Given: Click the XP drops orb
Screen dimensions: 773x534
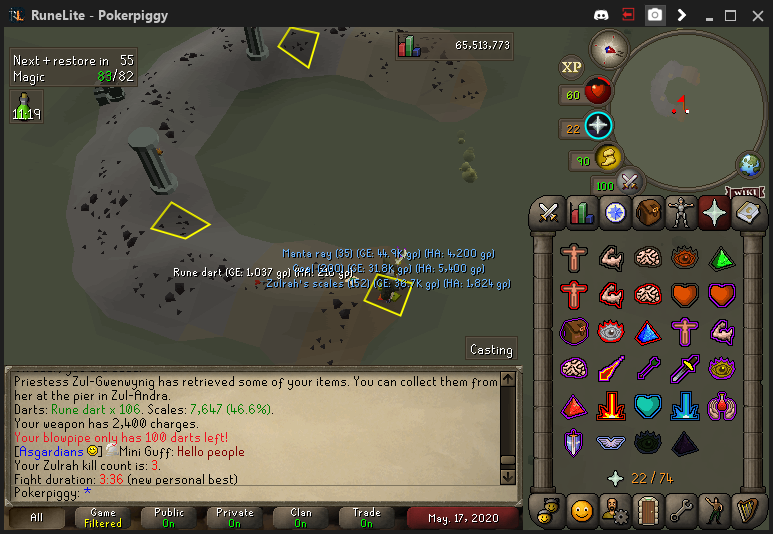Looking at the screenshot, I should pyautogui.click(x=571, y=67).
